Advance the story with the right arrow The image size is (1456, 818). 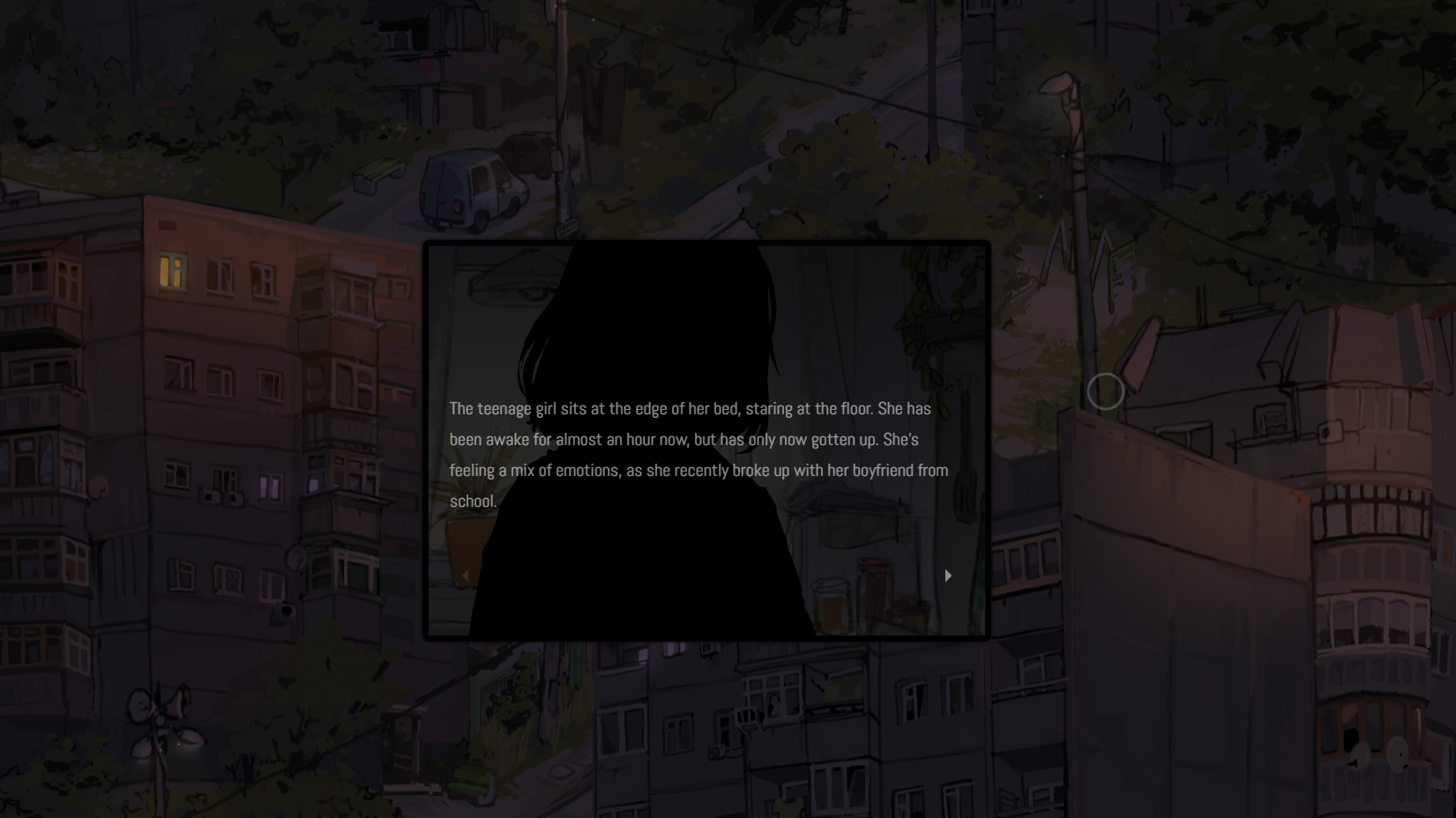click(x=948, y=576)
